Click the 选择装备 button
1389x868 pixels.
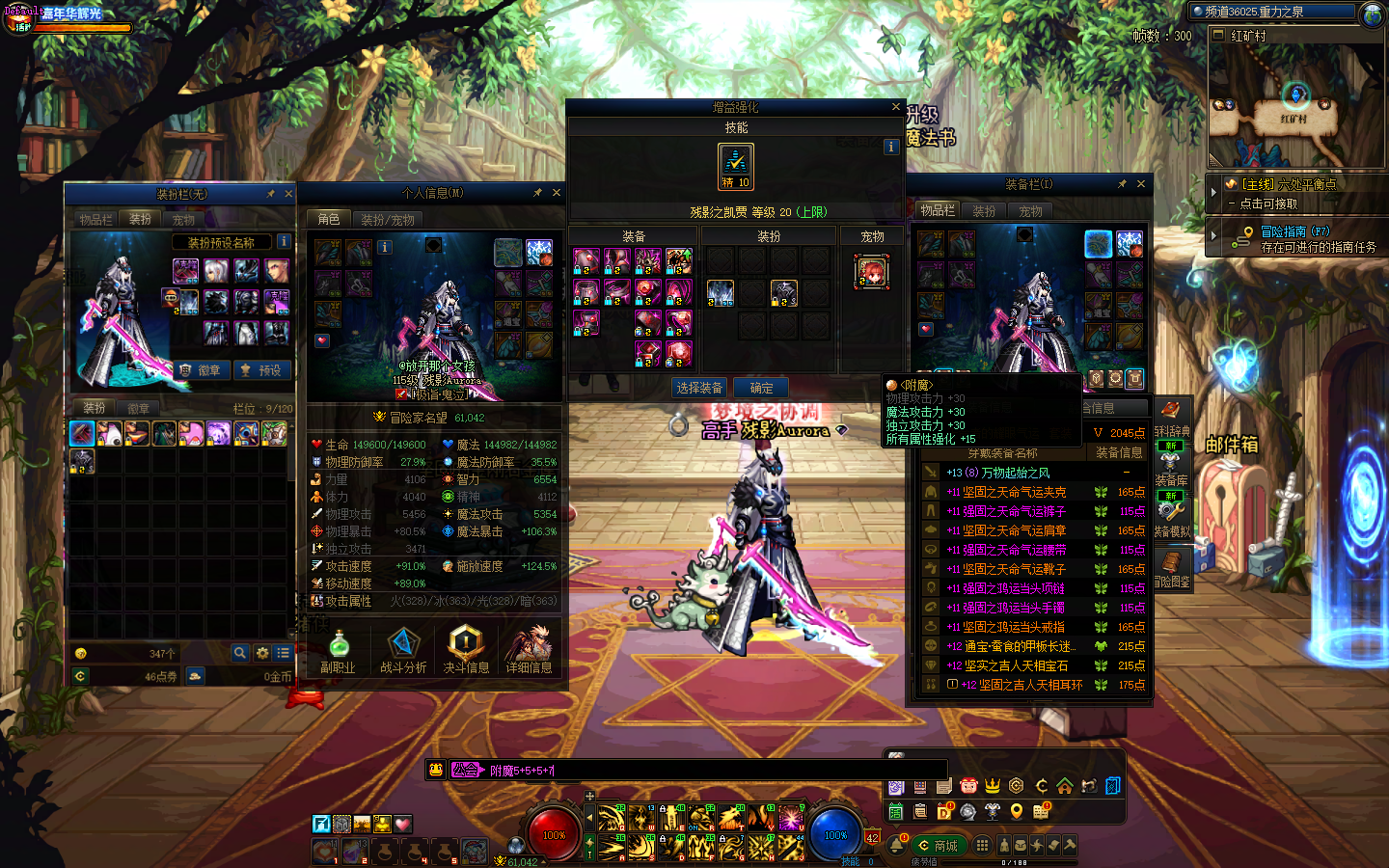tap(699, 388)
